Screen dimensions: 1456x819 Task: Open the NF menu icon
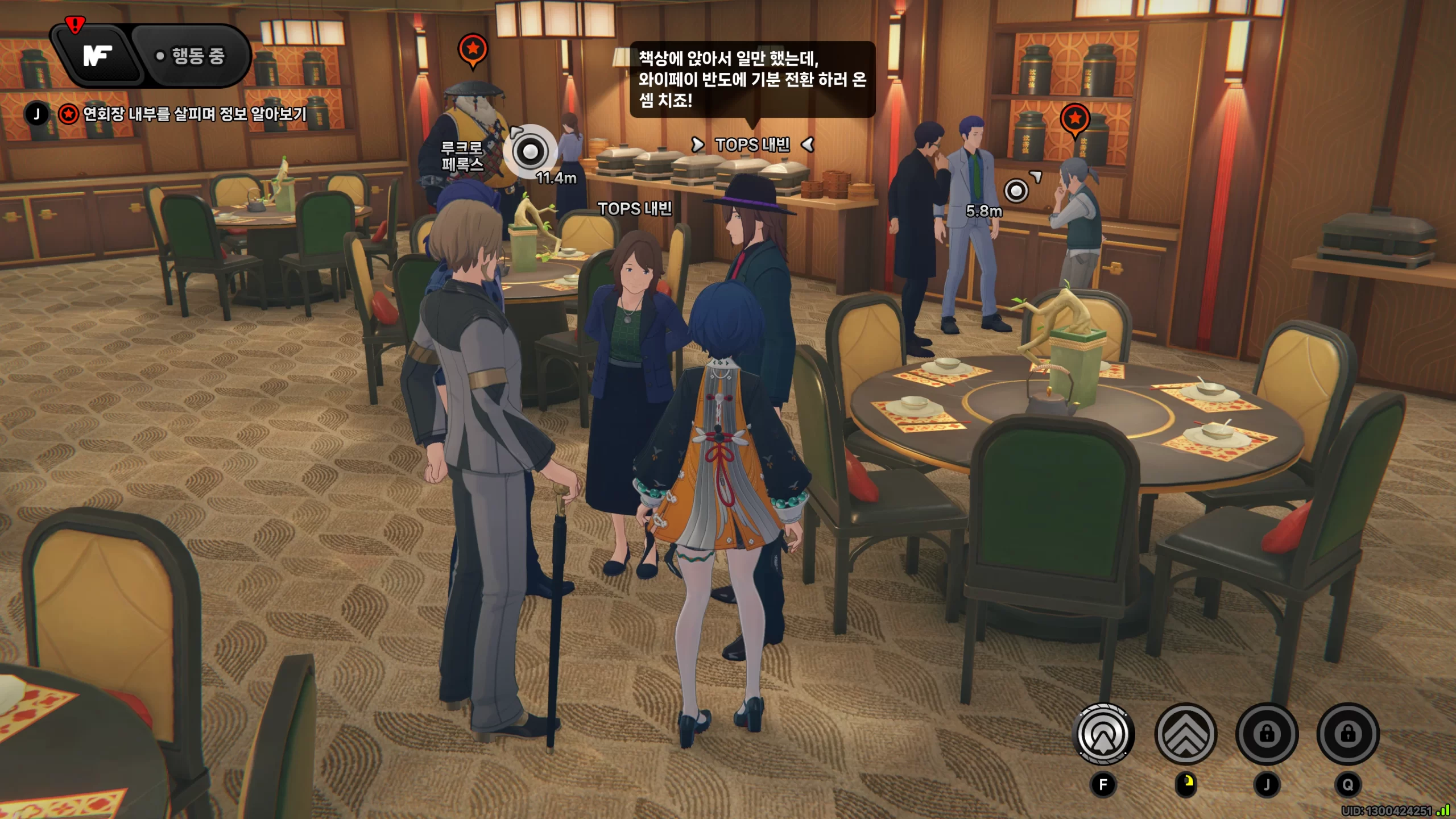click(98, 56)
